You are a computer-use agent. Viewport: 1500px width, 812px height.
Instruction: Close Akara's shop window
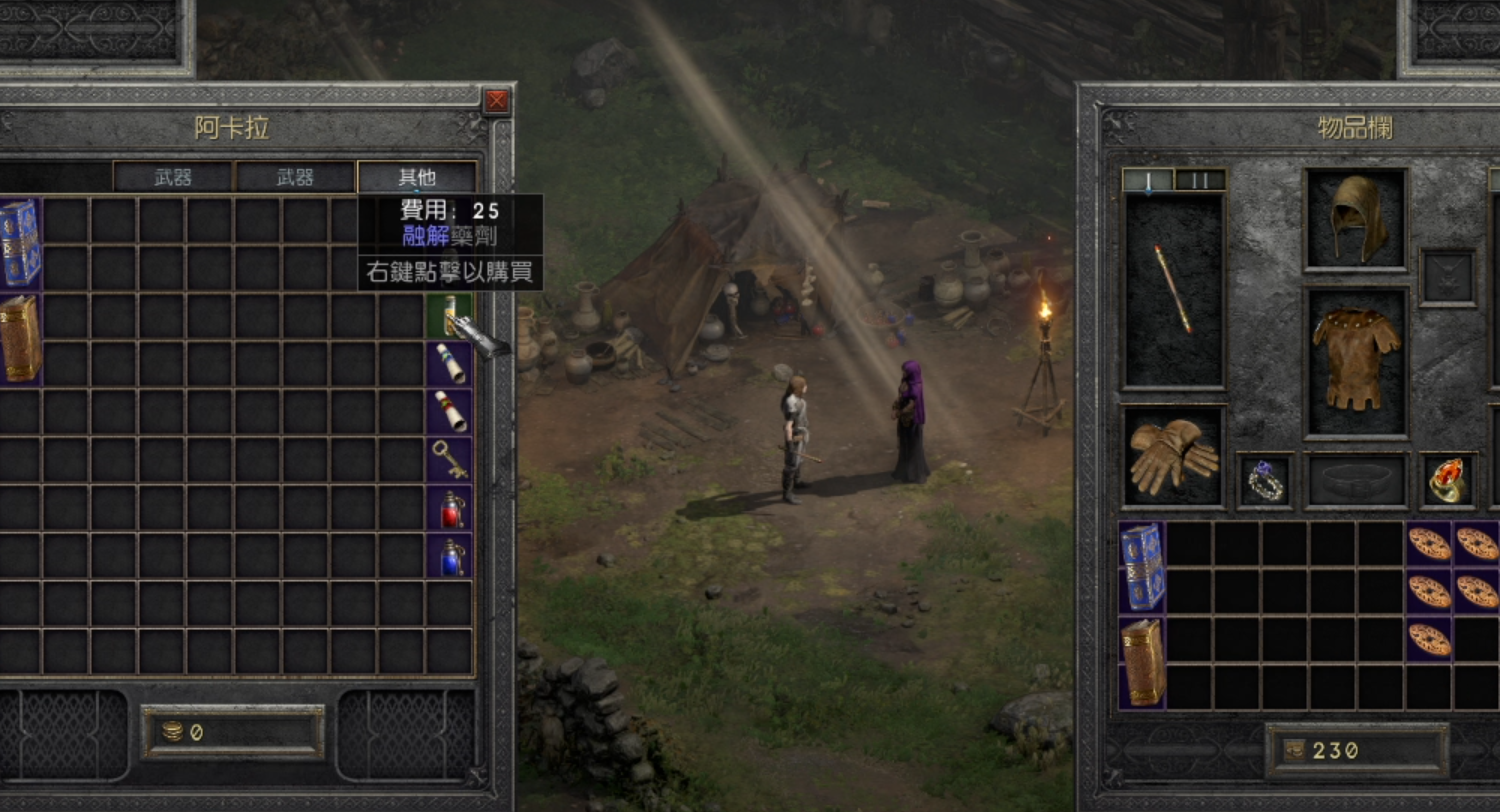[496, 101]
